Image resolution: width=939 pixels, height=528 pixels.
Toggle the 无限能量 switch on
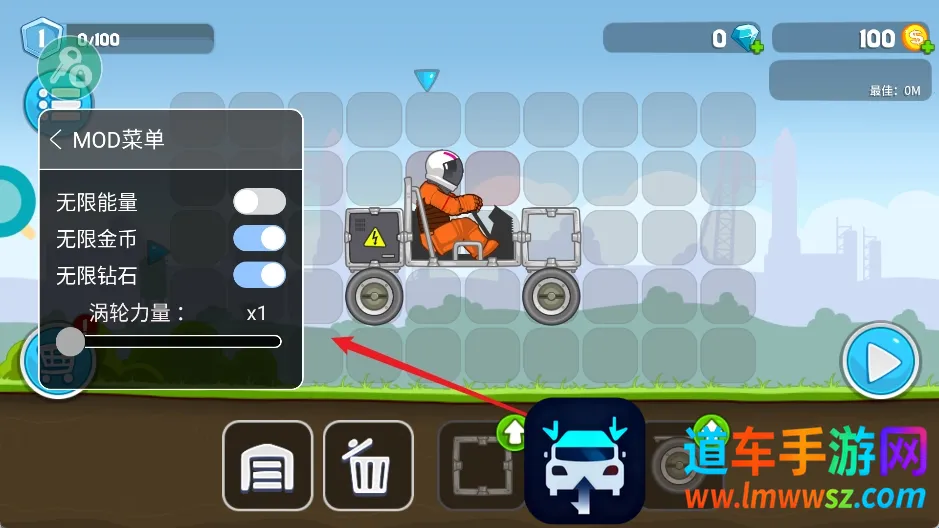pyautogui.click(x=259, y=202)
